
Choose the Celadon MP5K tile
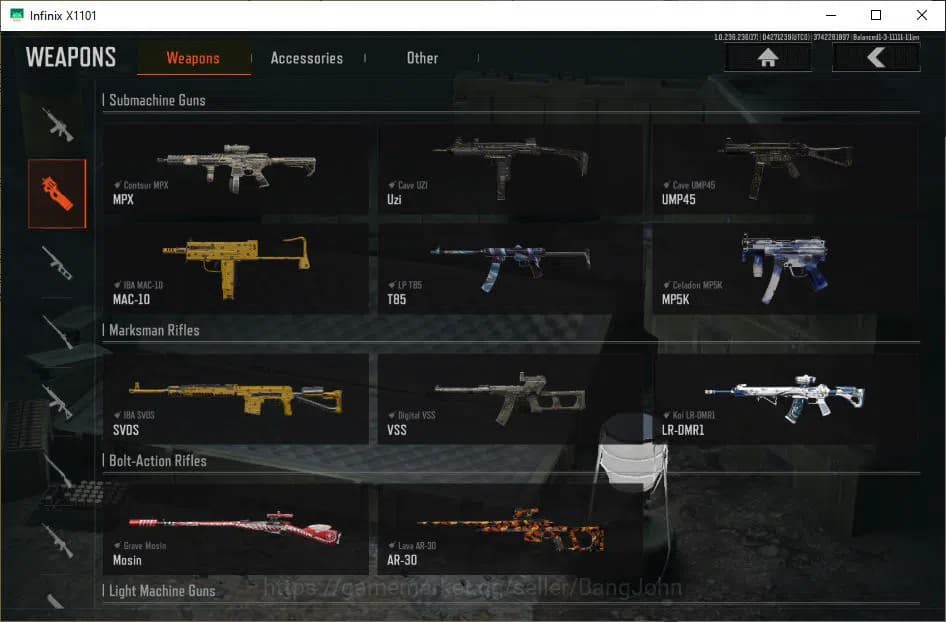[x=785, y=268]
